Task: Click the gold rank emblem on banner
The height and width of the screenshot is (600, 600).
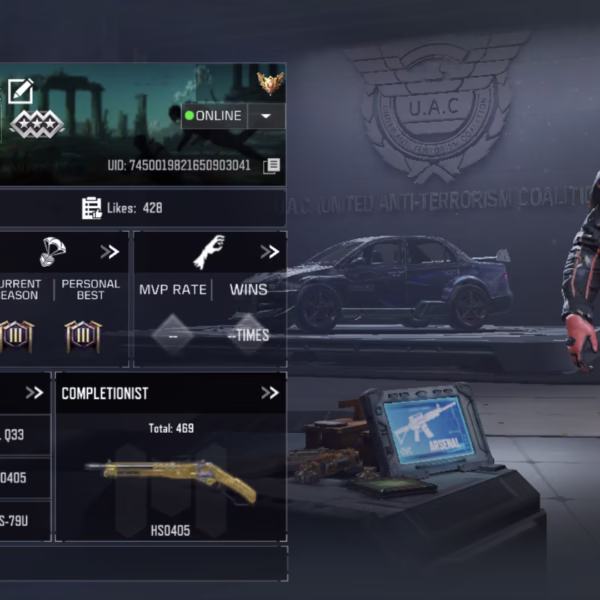Action: pyautogui.click(x=270, y=83)
